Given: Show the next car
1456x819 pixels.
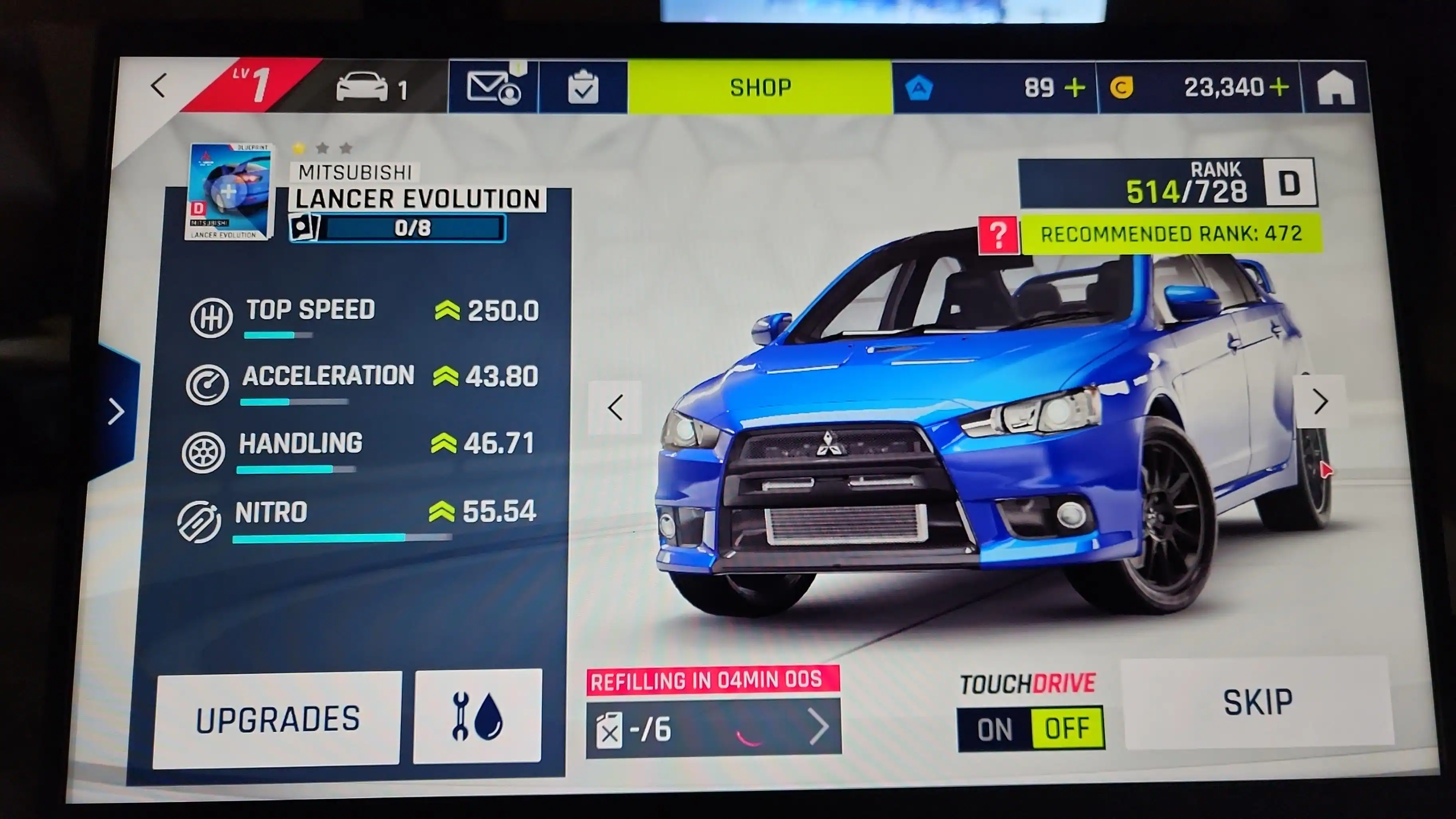Looking at the screenshot, I should [x=1320, y=402].
